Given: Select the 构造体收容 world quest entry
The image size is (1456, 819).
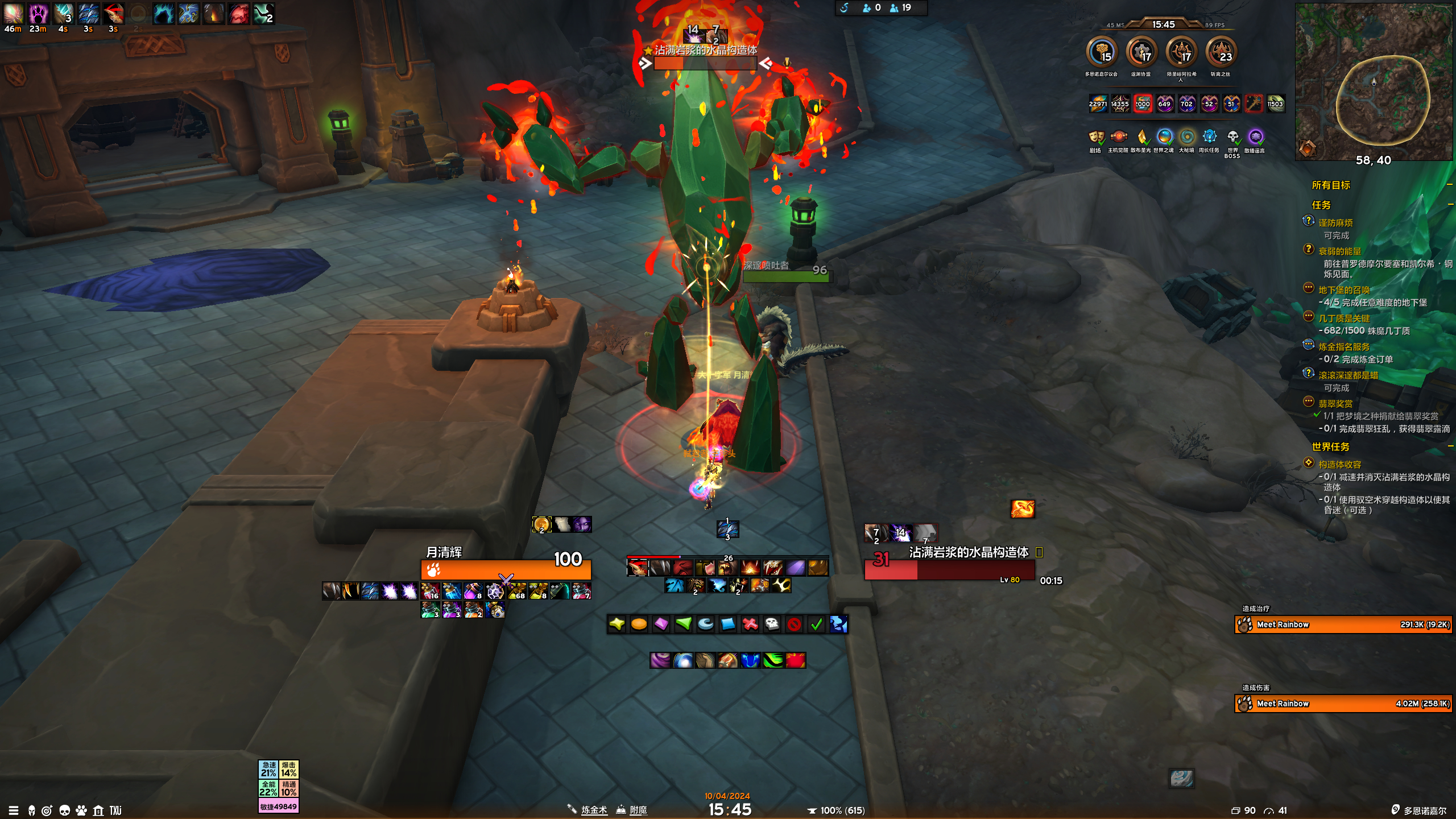Looking at the screenshot, I should coord(1339,465).
